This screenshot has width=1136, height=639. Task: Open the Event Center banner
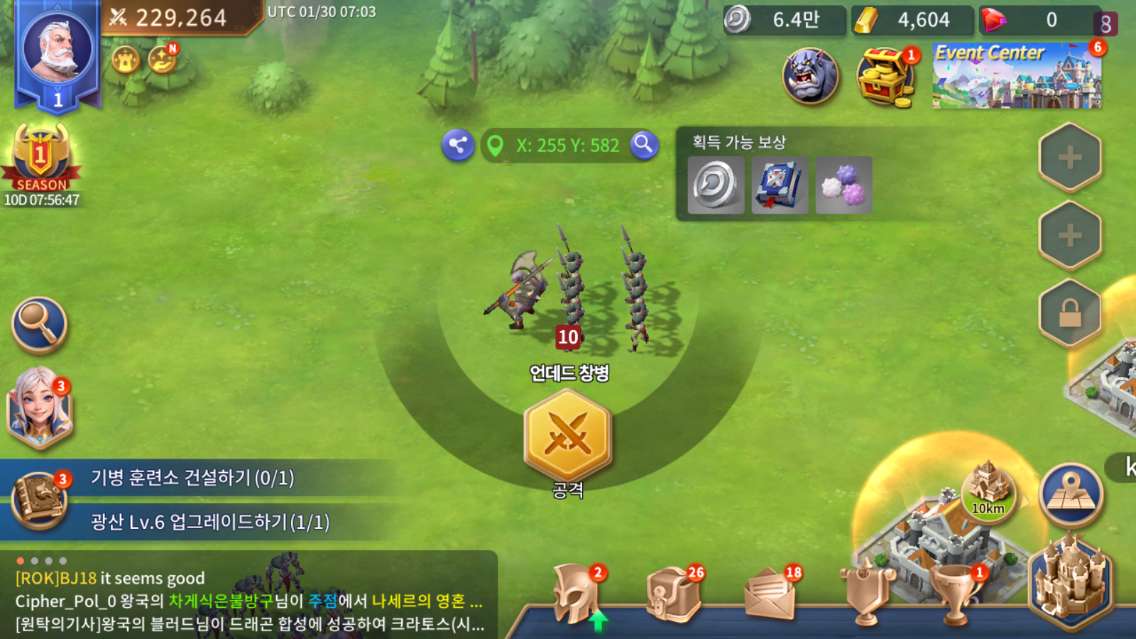click(x=1017, y=76)
